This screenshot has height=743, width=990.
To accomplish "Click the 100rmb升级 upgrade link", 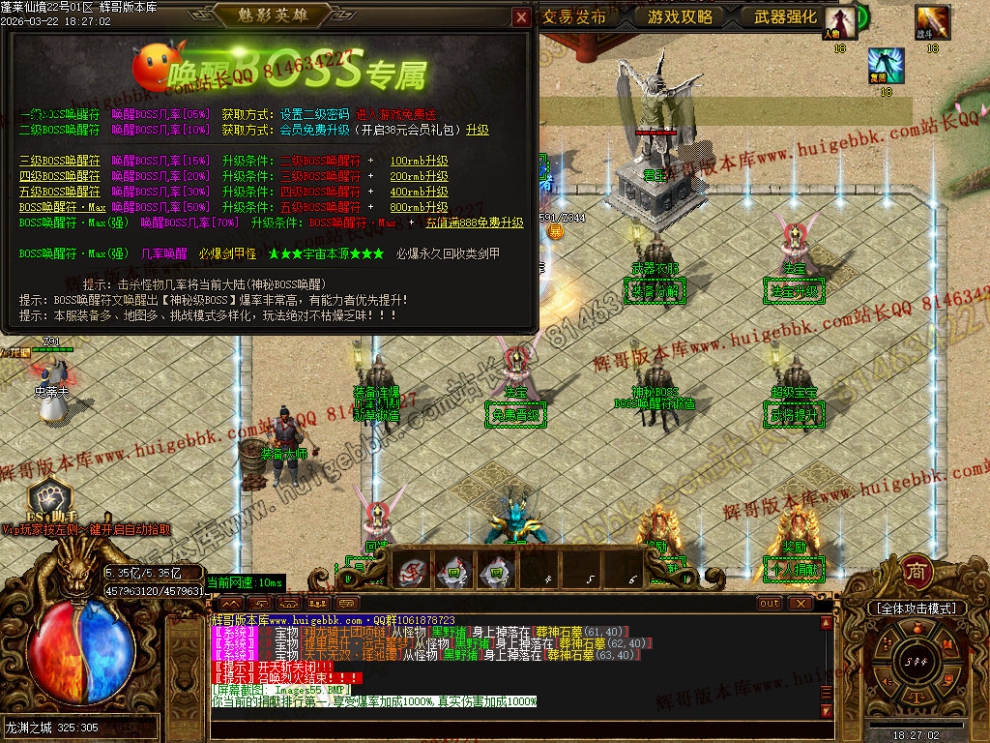I will click(419, 161).
